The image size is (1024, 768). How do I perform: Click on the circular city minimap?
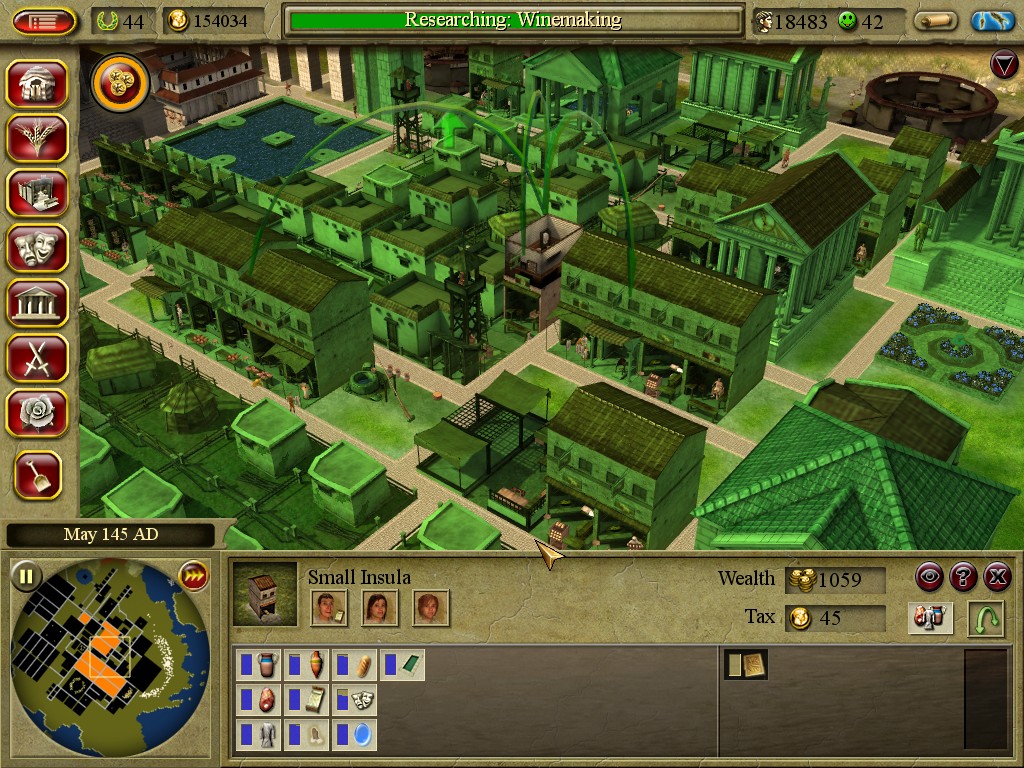pos(108,658)
